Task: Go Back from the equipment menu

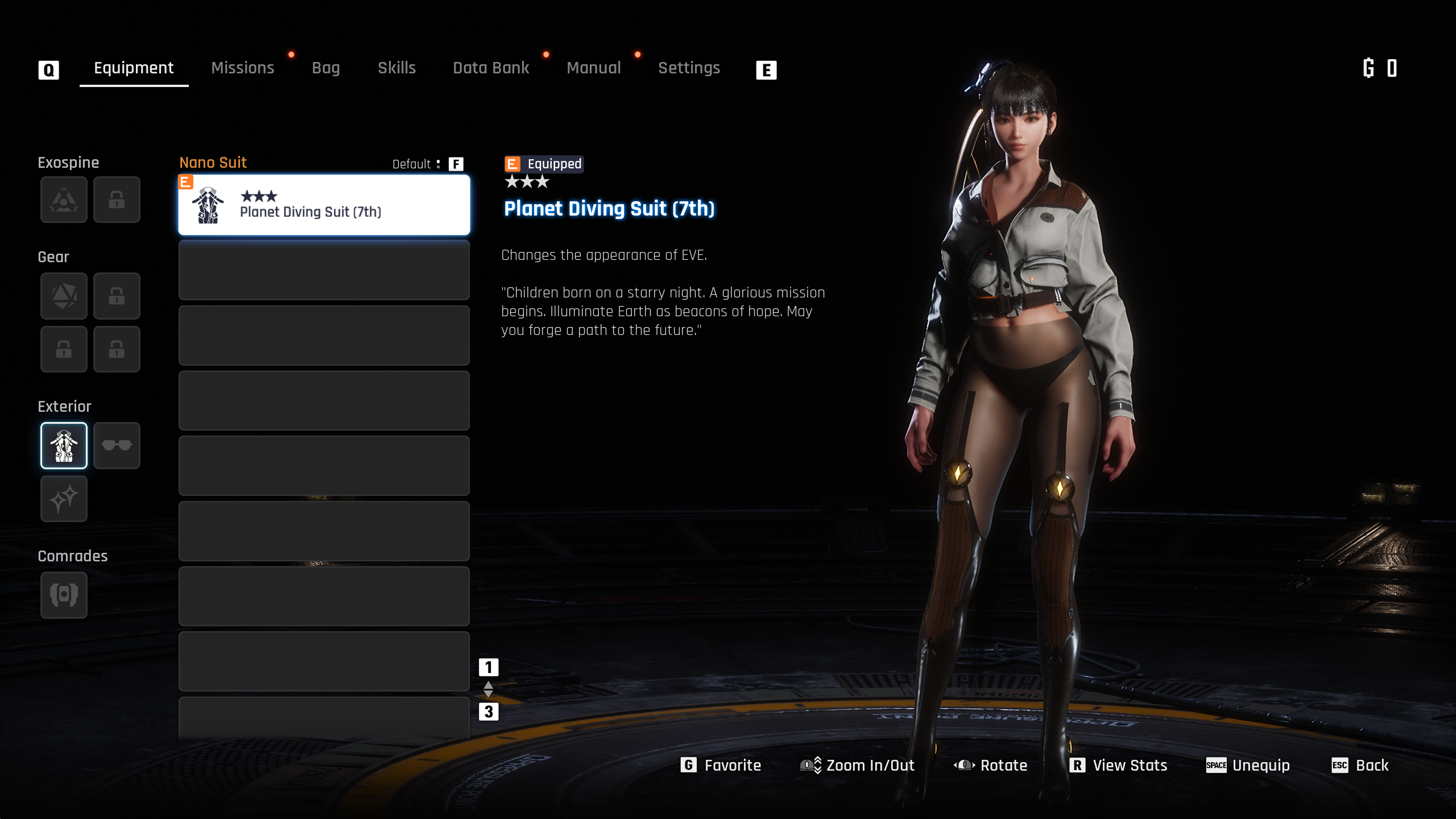Action: [x=1360, y=766]
